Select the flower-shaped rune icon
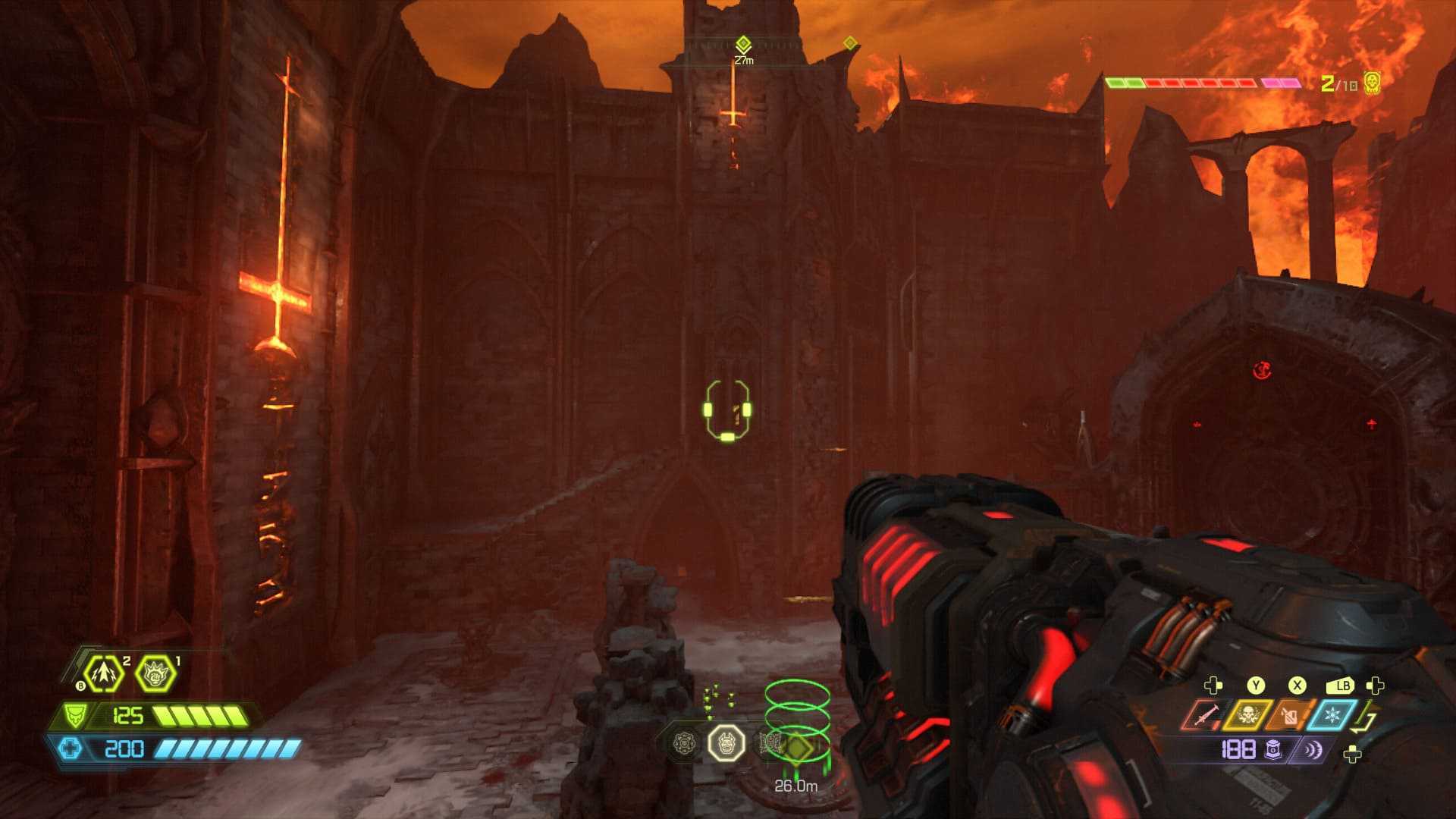This screenshot has height=819, width=1456. coord(685,742)
